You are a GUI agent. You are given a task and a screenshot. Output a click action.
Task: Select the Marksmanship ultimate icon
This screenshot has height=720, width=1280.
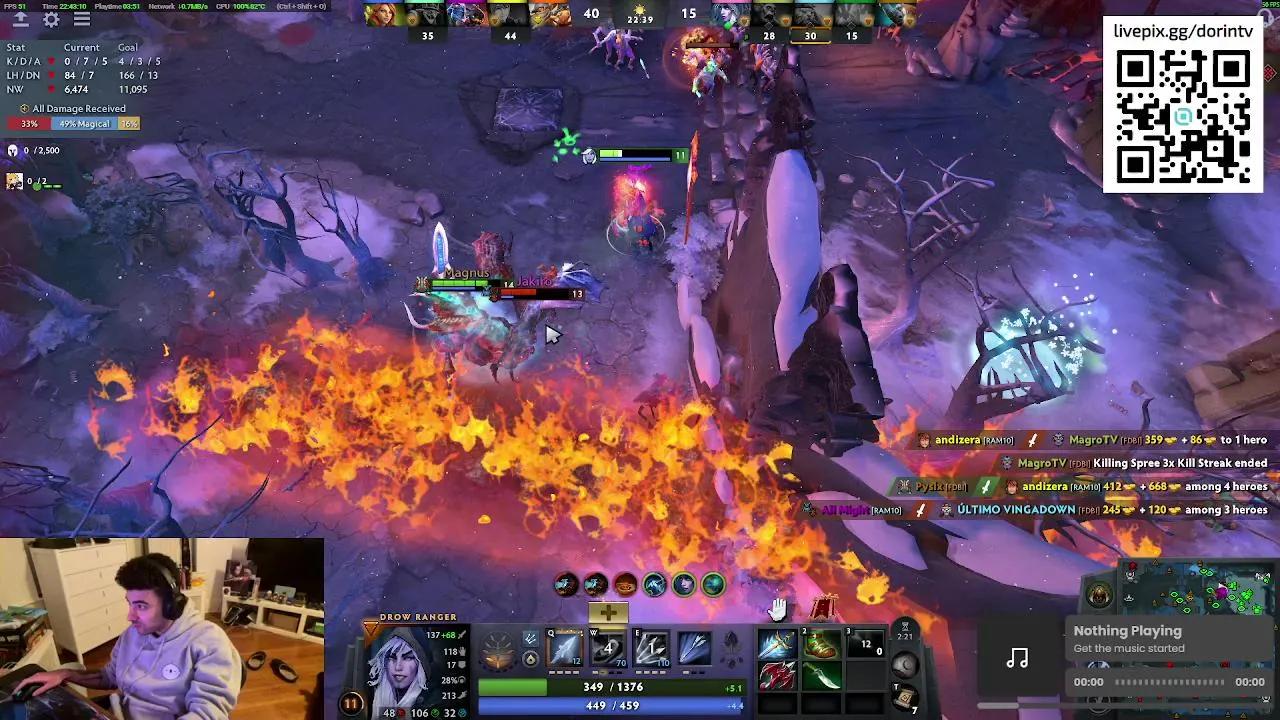point(697,648)
